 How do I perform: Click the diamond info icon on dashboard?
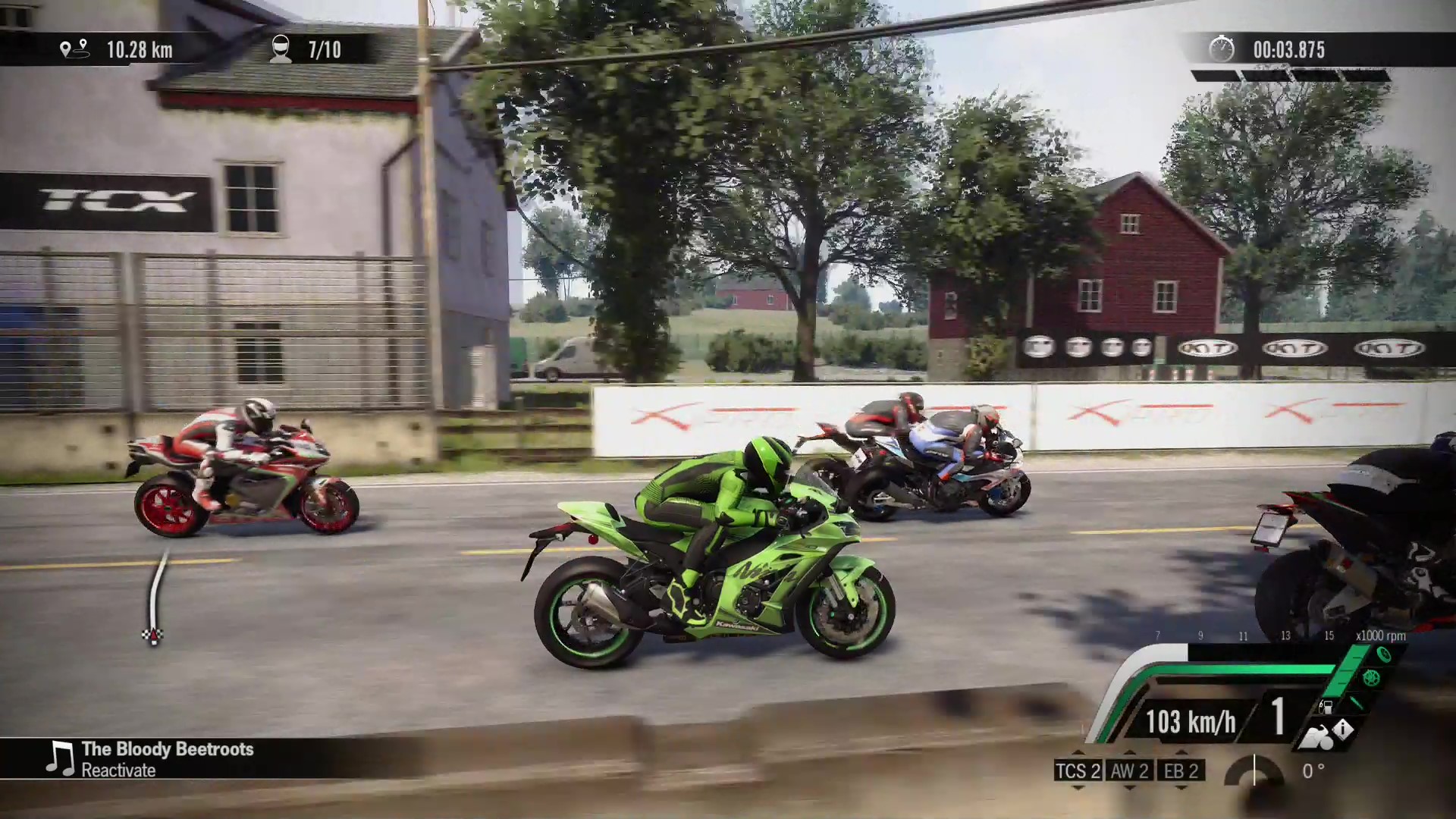(1342, 730)
